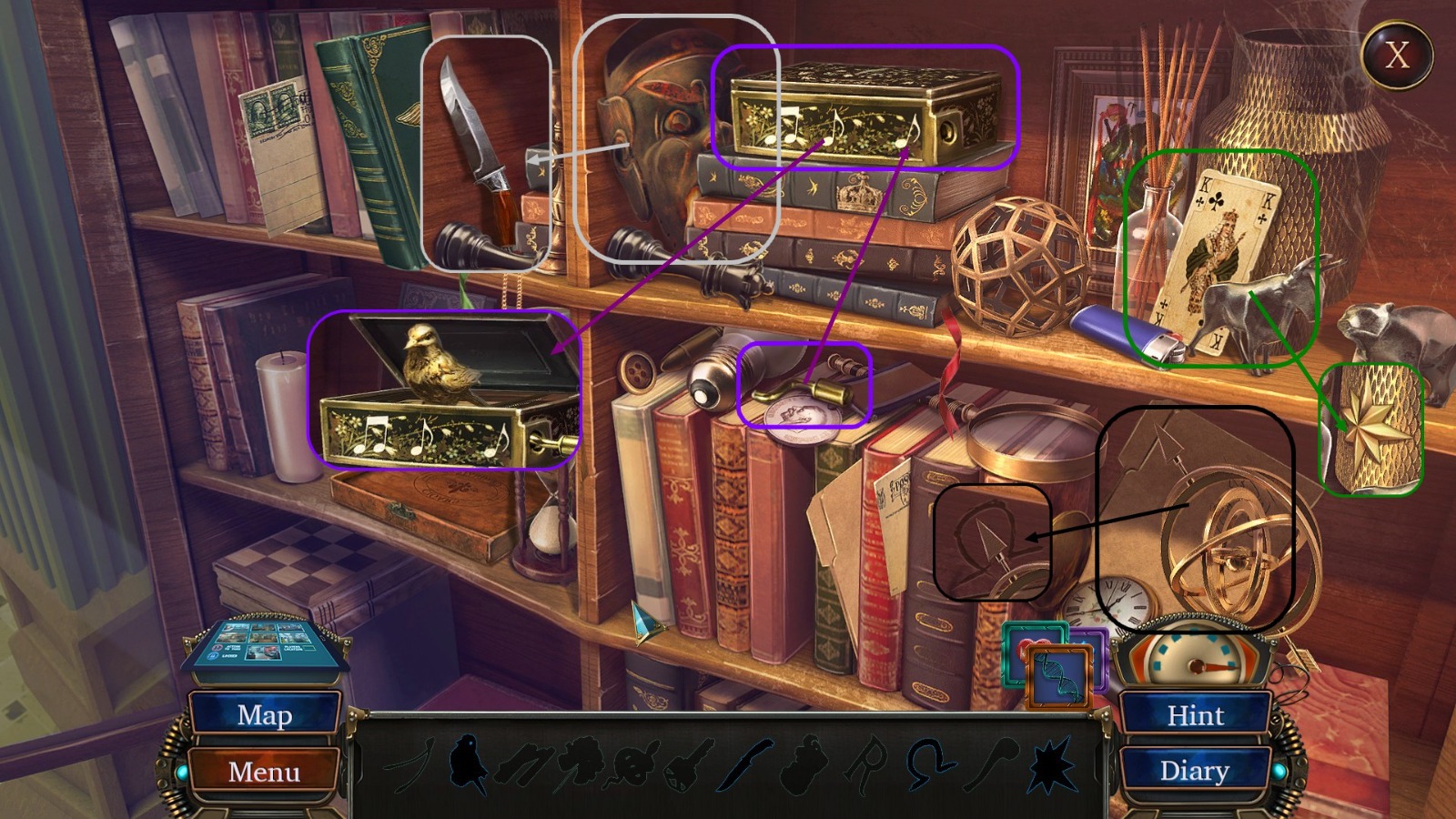Open the Menu
The height and width of the screenshot is (819, 1456).
[x=265, y=773]
